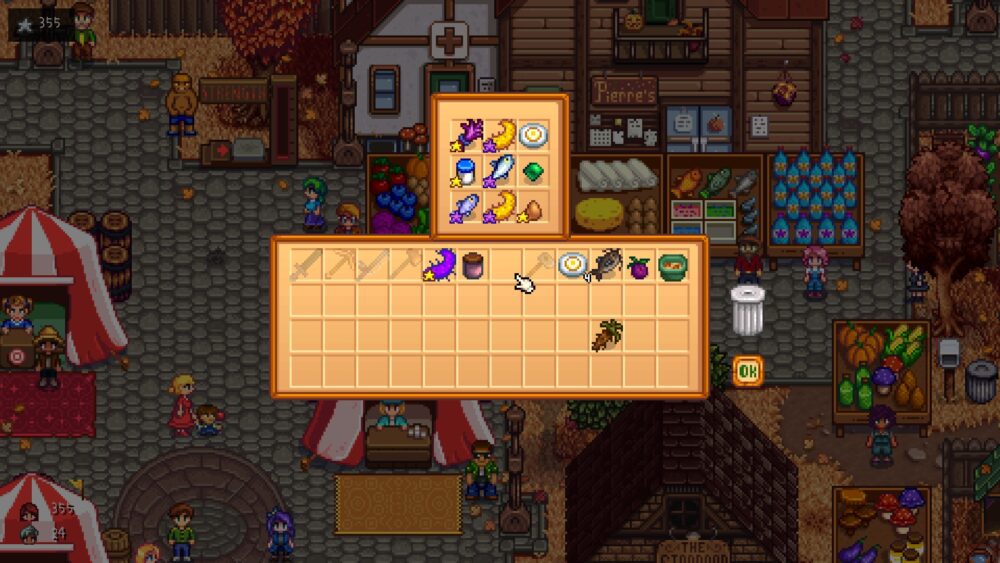This screenshot has height=563, width=1000.
Task: Select the green soup bowl in inventory
Action: click(673, 265)
